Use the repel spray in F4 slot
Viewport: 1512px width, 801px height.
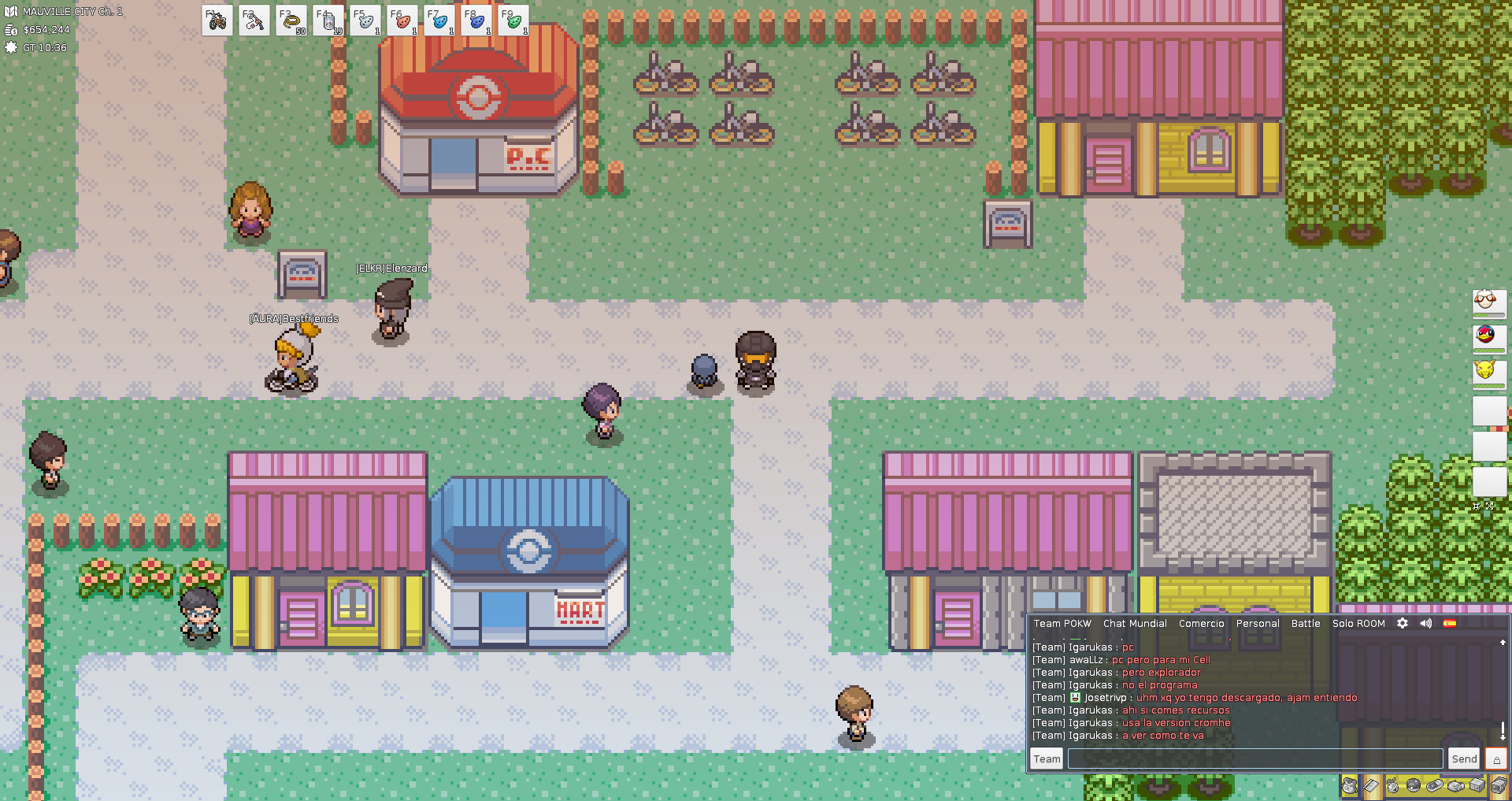(x=328, y=21)
